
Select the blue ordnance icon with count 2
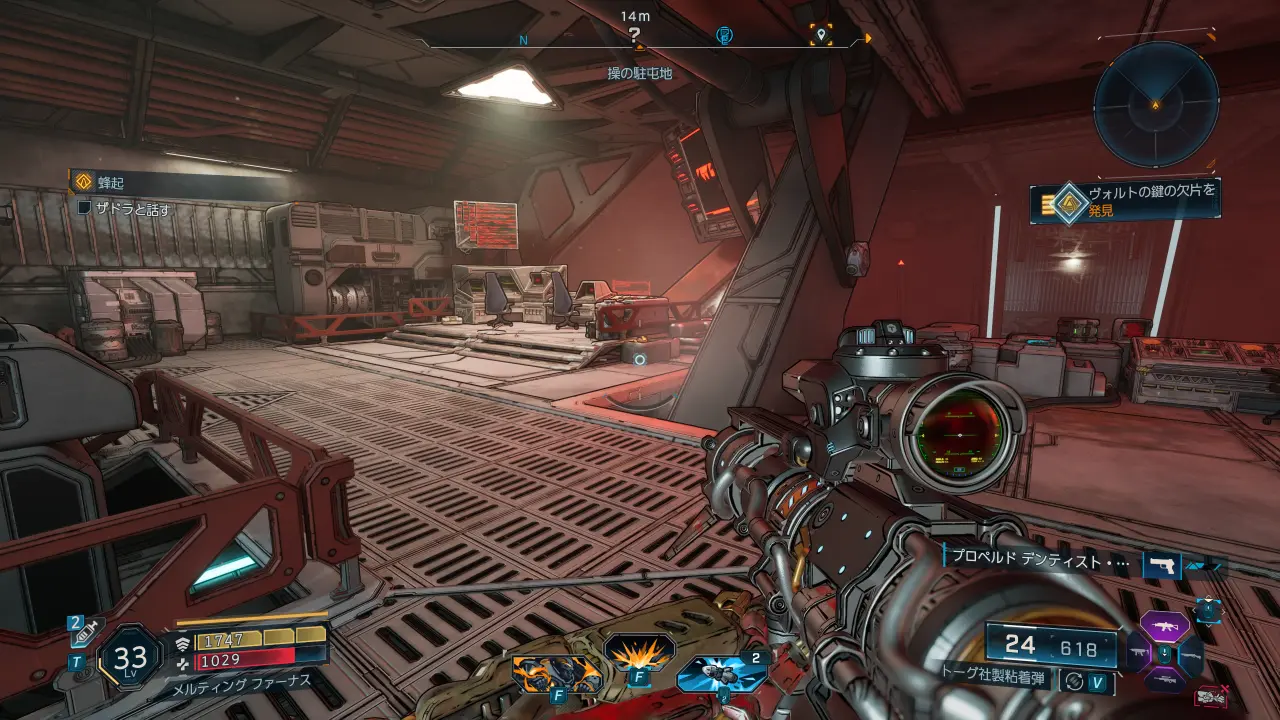point(720,673)
